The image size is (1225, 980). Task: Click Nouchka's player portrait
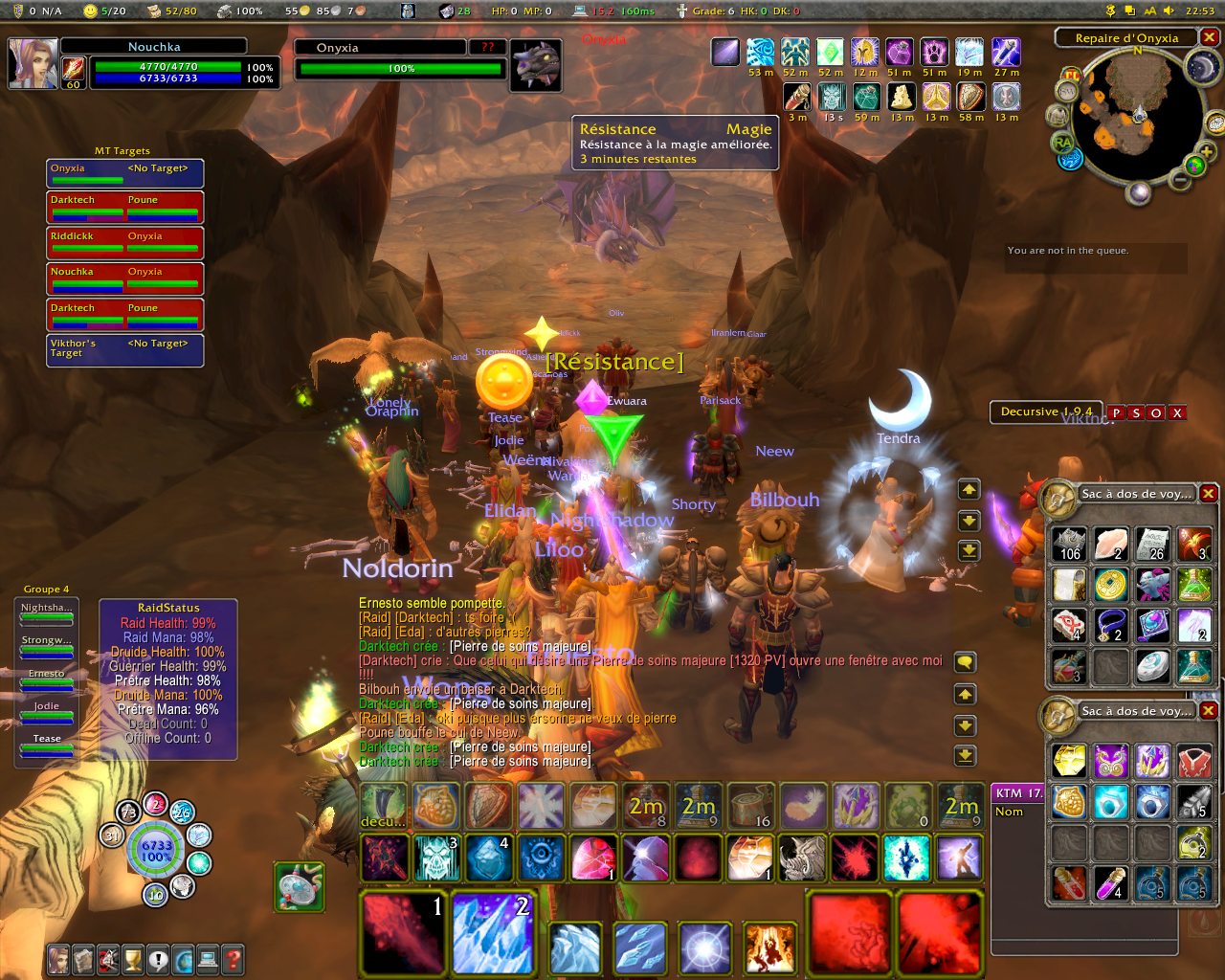[x=33, y=63]
